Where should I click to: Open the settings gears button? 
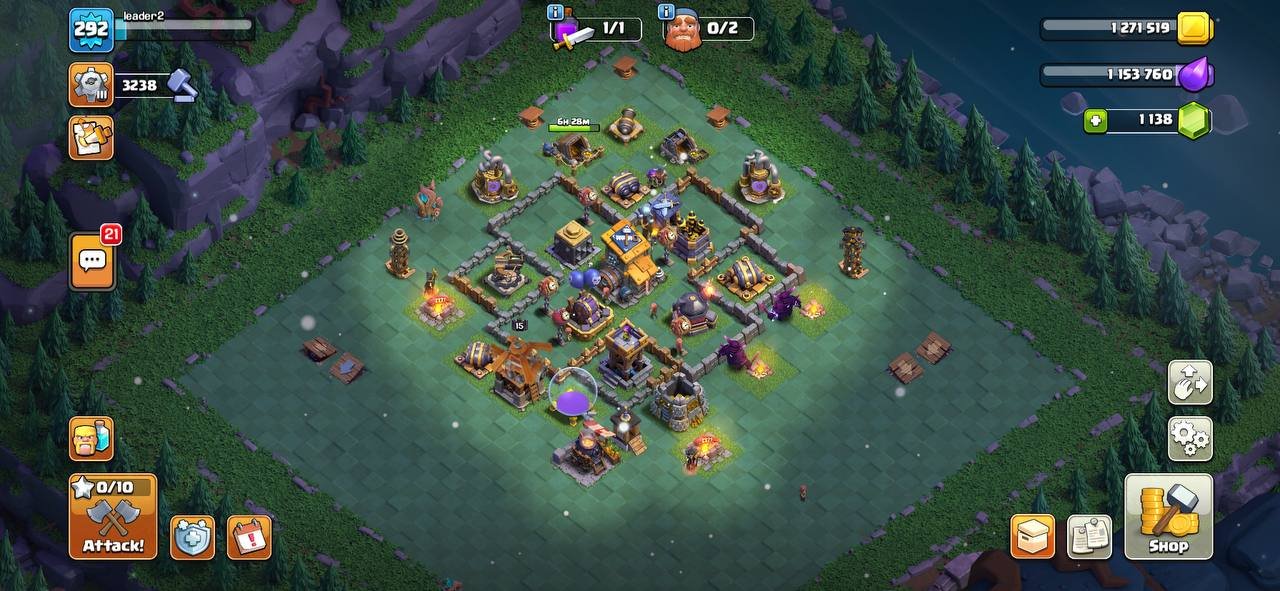tap(1190, 438)
